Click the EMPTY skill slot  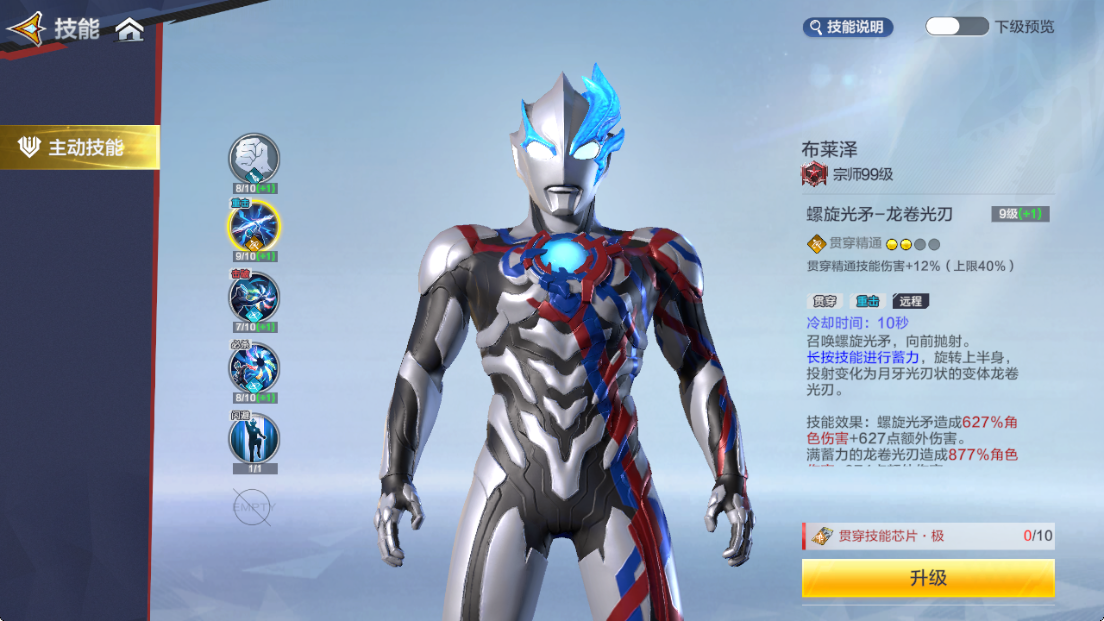(252, 507)
